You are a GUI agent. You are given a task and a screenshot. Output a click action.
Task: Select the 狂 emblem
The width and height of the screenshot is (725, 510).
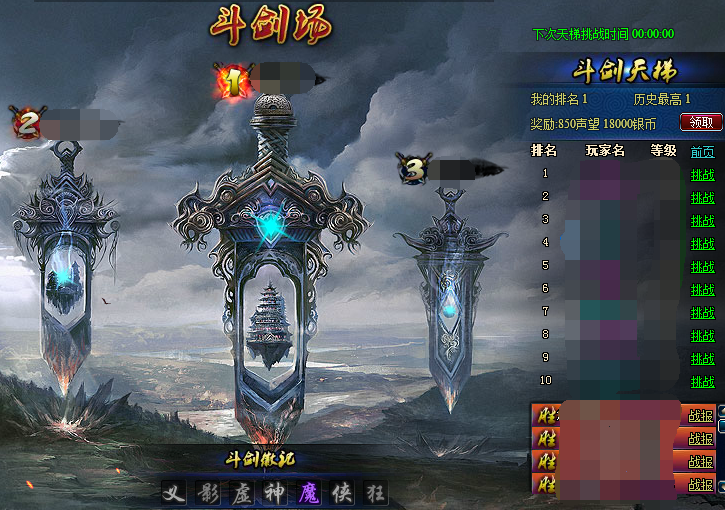375,493
